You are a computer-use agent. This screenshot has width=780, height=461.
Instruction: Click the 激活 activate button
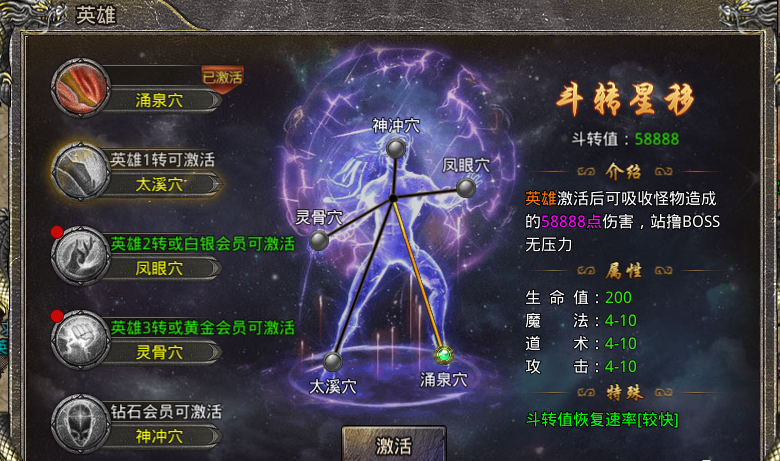tap(393, 445)
